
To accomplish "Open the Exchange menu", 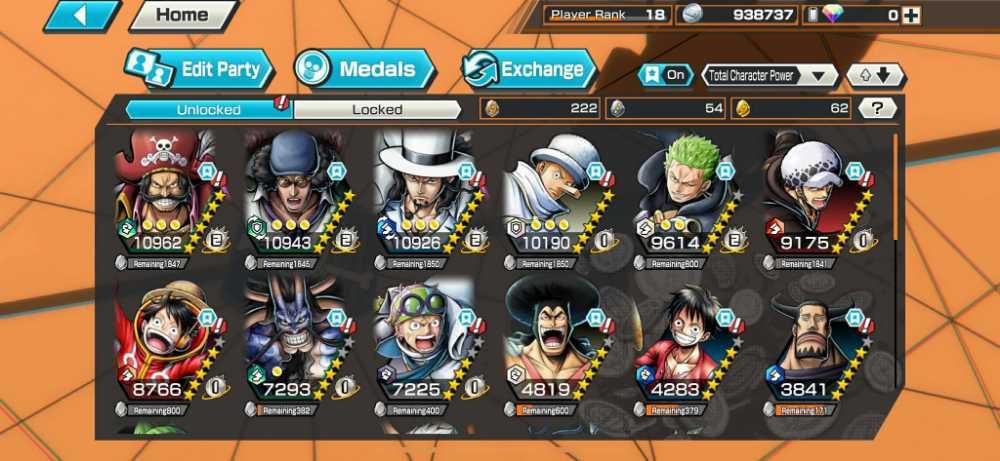I will (x=528, y=69).
